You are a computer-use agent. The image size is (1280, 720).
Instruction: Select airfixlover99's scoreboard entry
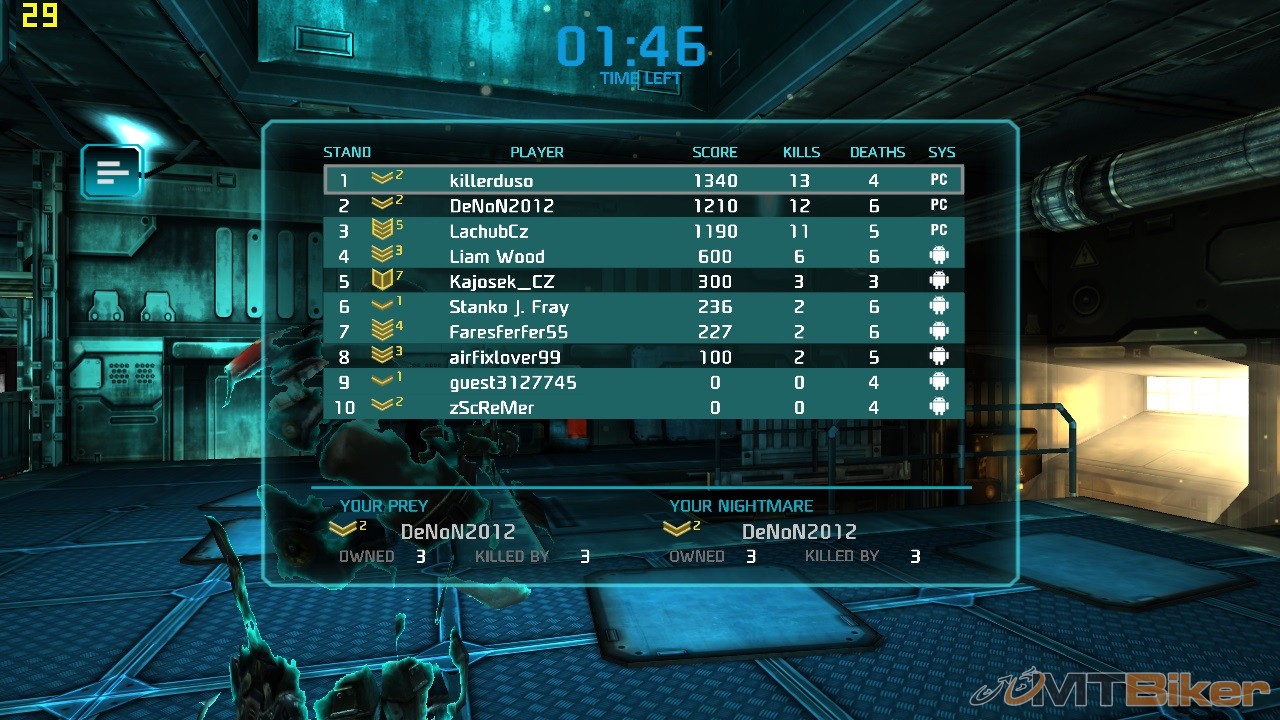[x=643, y=357]
